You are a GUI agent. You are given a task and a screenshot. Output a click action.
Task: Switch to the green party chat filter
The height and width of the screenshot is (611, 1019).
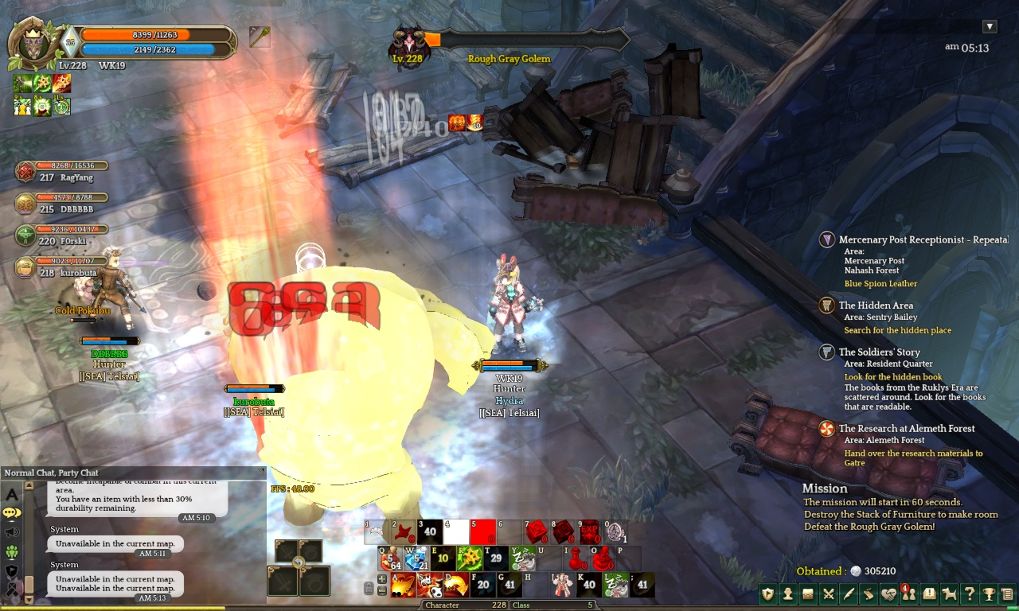pyautogui.click(x=12, y=552)
